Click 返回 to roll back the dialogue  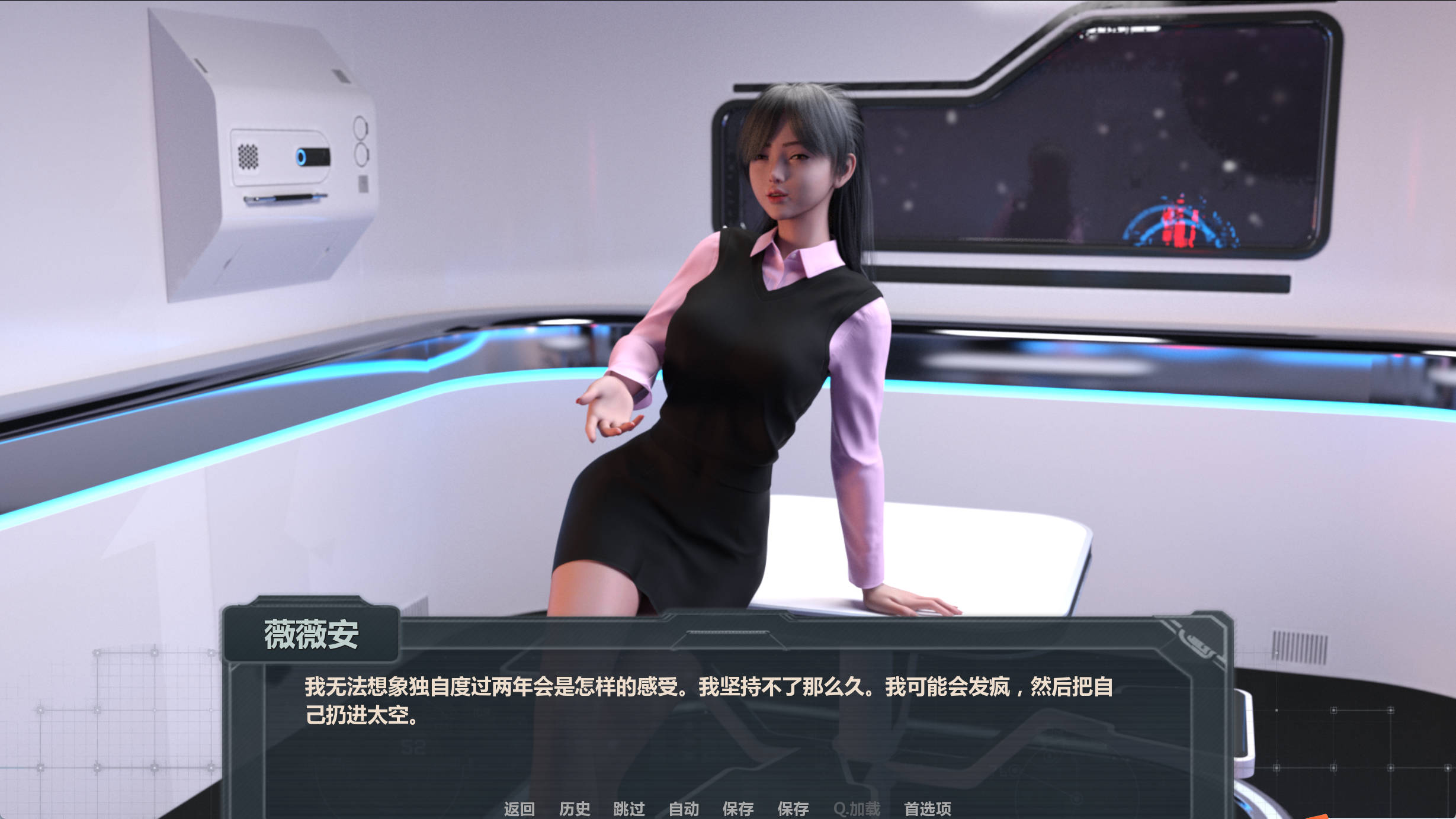click(x=518, y=808)
